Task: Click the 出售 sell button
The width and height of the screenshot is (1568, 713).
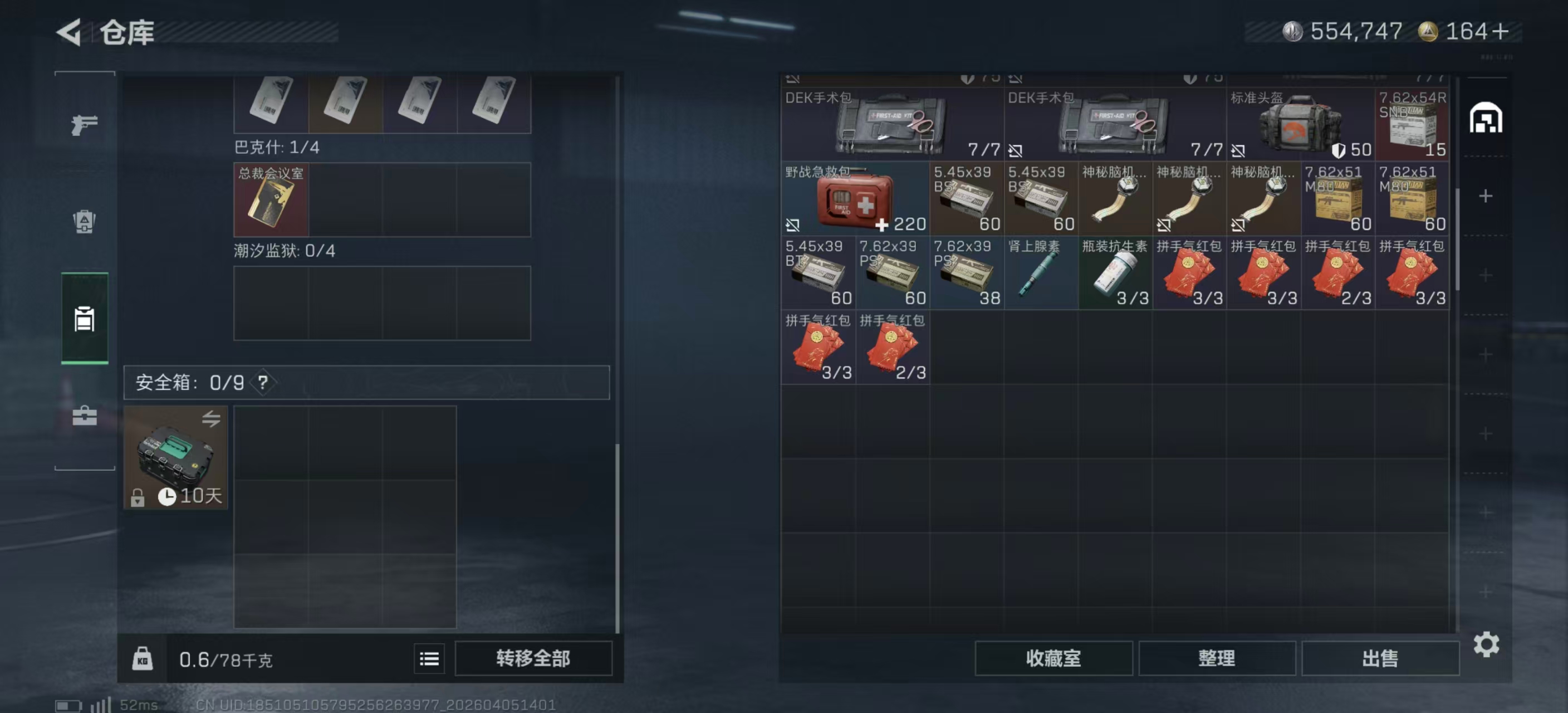Action: click(x=1380, y=658)
